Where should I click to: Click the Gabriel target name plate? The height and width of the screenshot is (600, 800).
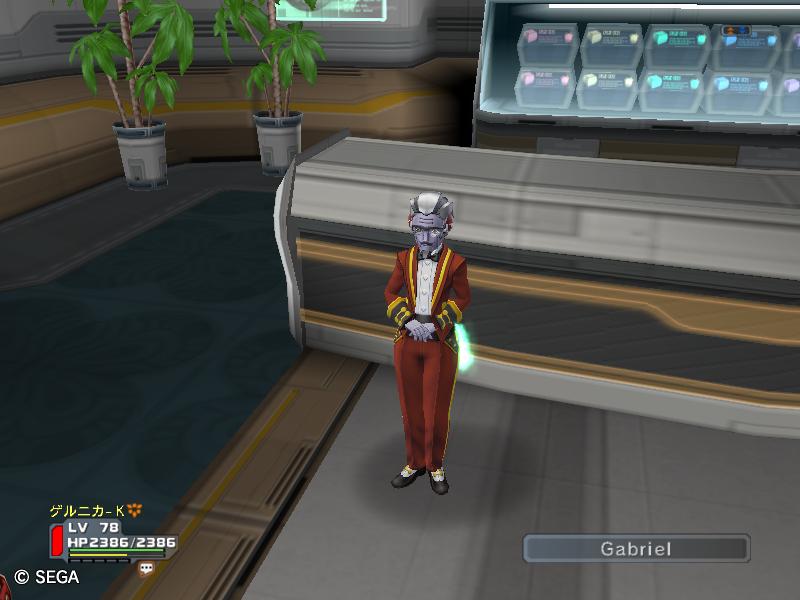point(636,548)
